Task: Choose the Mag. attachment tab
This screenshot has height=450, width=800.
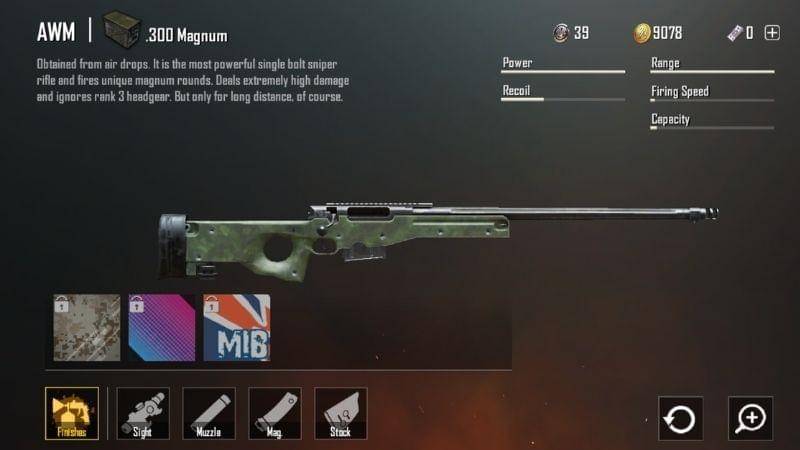Action: 275,413
